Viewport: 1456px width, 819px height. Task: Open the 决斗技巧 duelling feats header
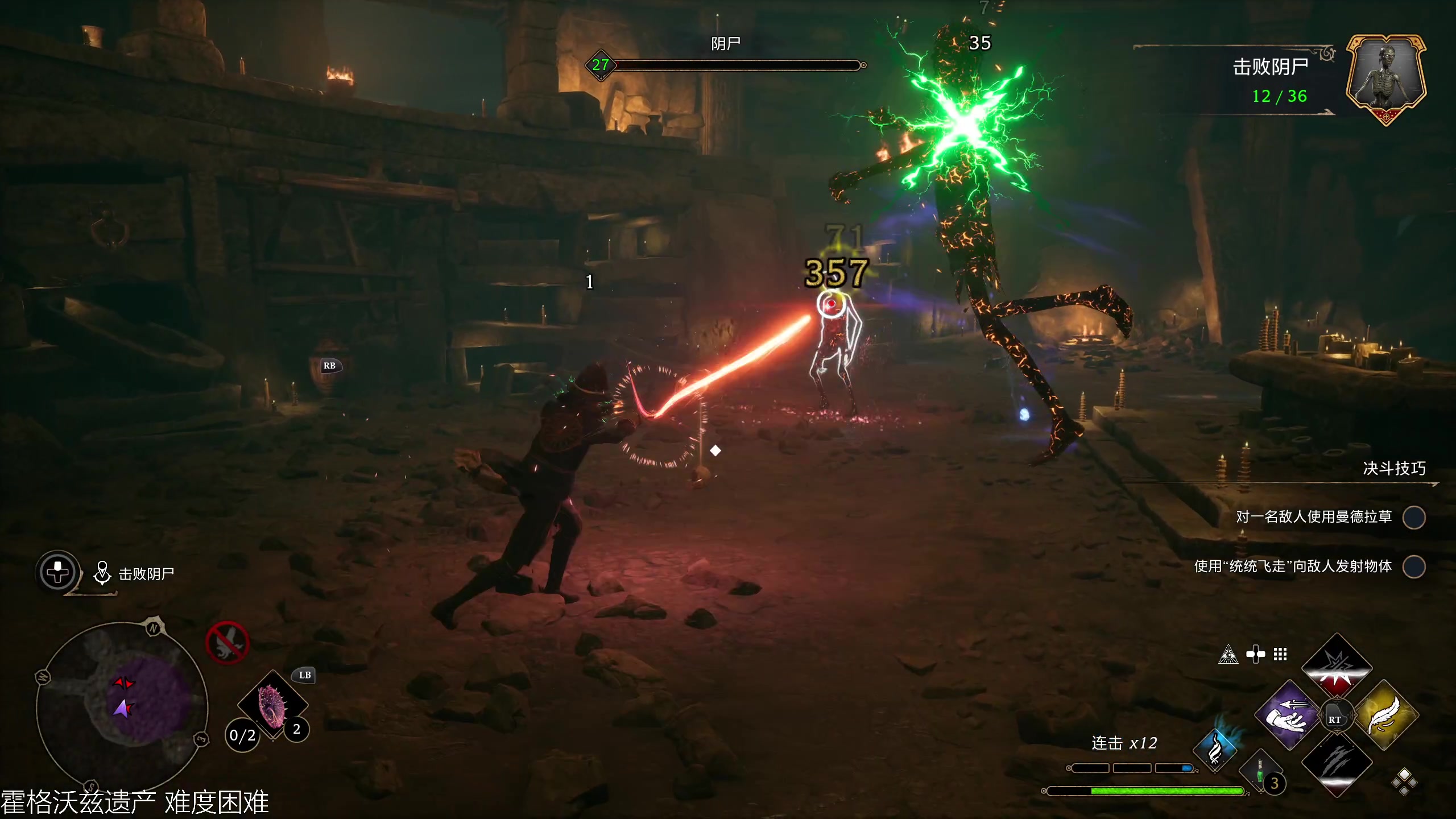[x=1394, y=469]
